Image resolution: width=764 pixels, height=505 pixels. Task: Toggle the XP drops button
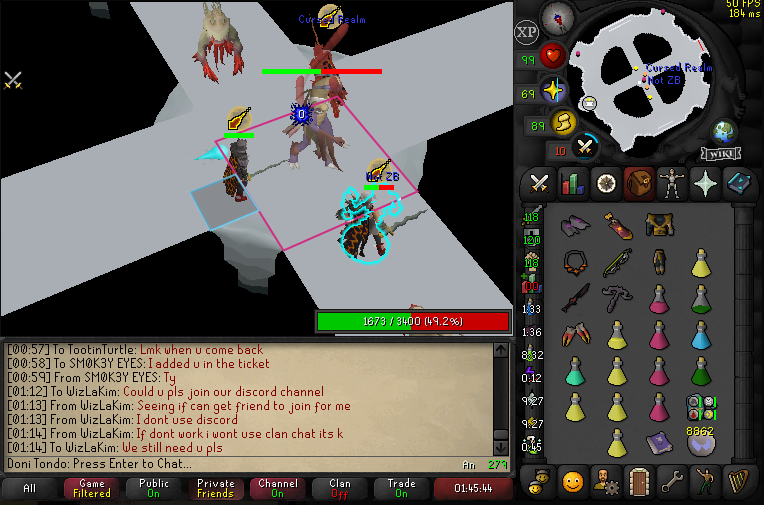pyautogui.click(x=526, y=32)
